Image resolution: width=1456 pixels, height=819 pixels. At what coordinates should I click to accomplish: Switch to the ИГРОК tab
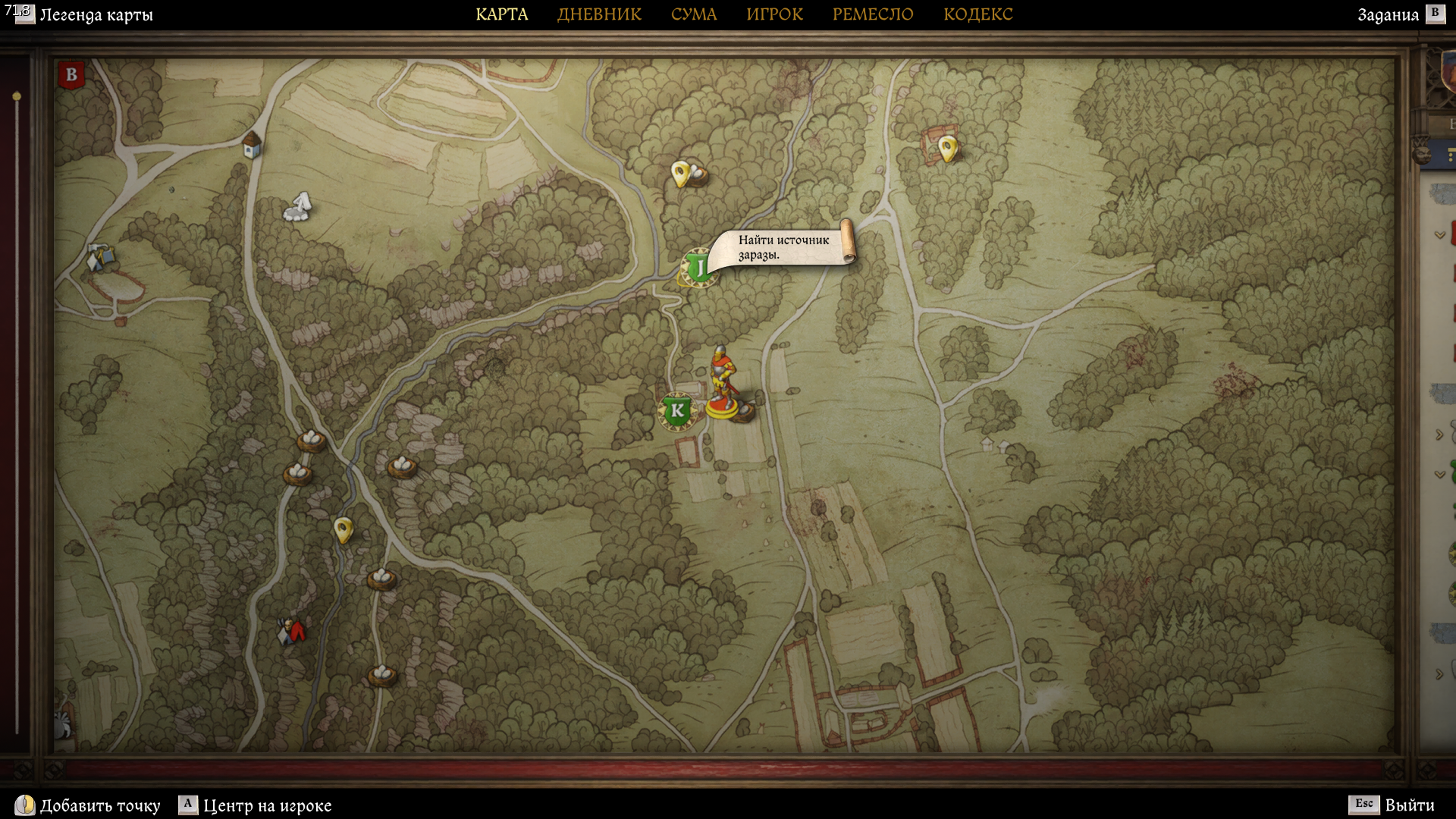(774, 14)
